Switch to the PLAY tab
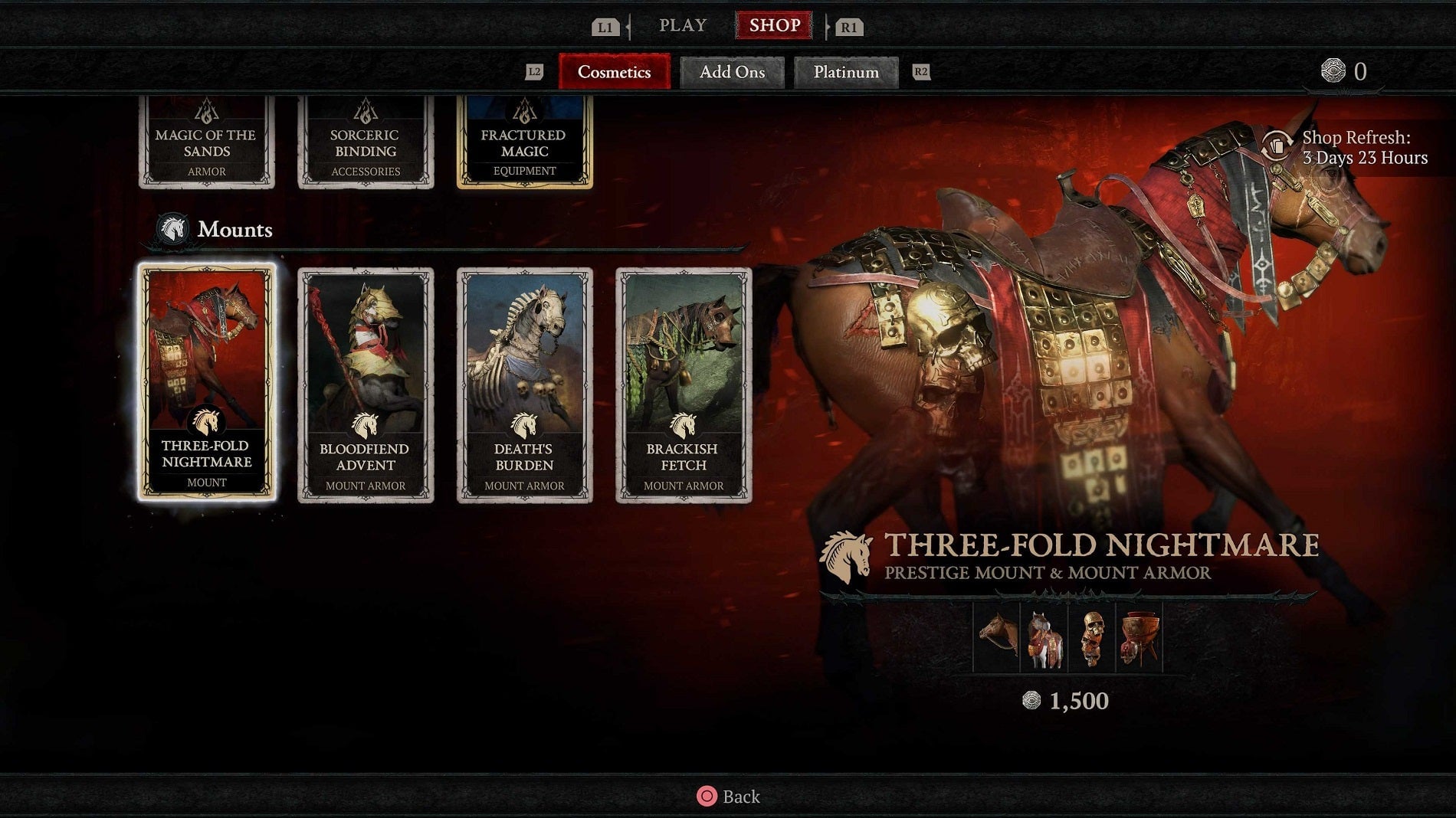The image size is (1456, 818). pyautogui.click(x=681, y=25)
